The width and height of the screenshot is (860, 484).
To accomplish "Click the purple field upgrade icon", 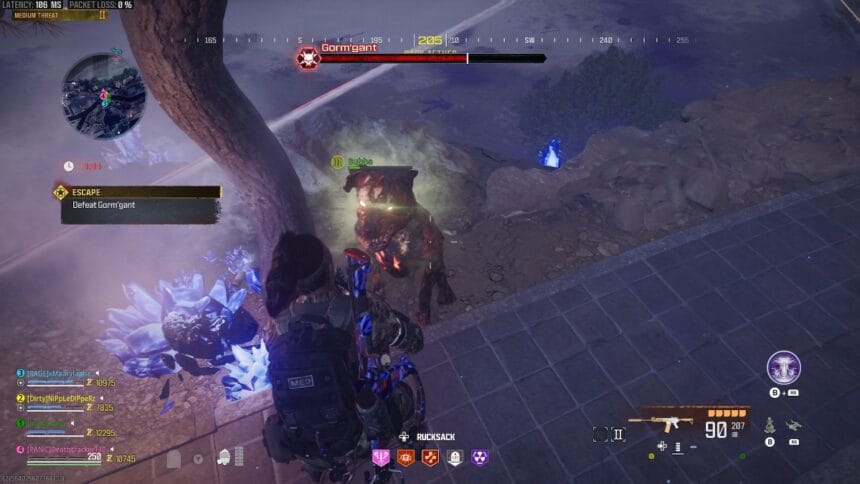I will tap(783, 367).
